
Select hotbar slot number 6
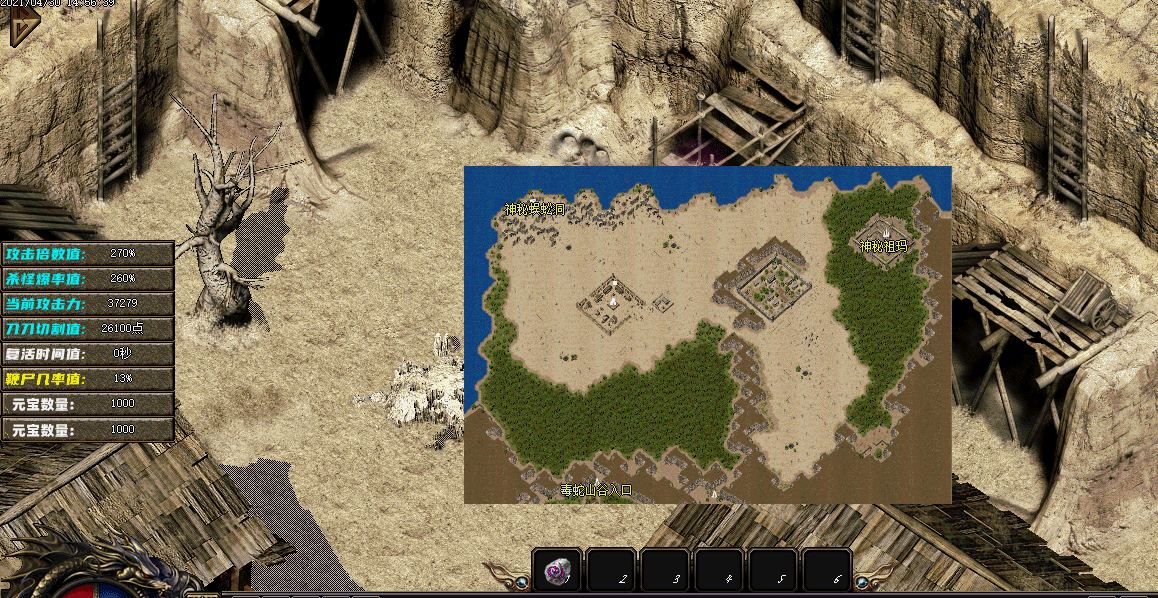(827, 571)
